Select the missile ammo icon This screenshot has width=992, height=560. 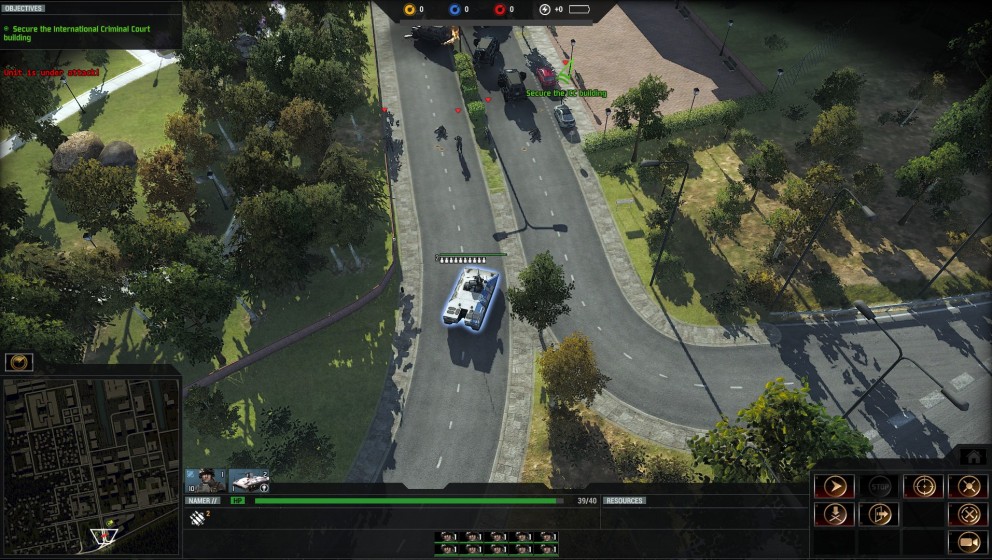pos(197,517)
